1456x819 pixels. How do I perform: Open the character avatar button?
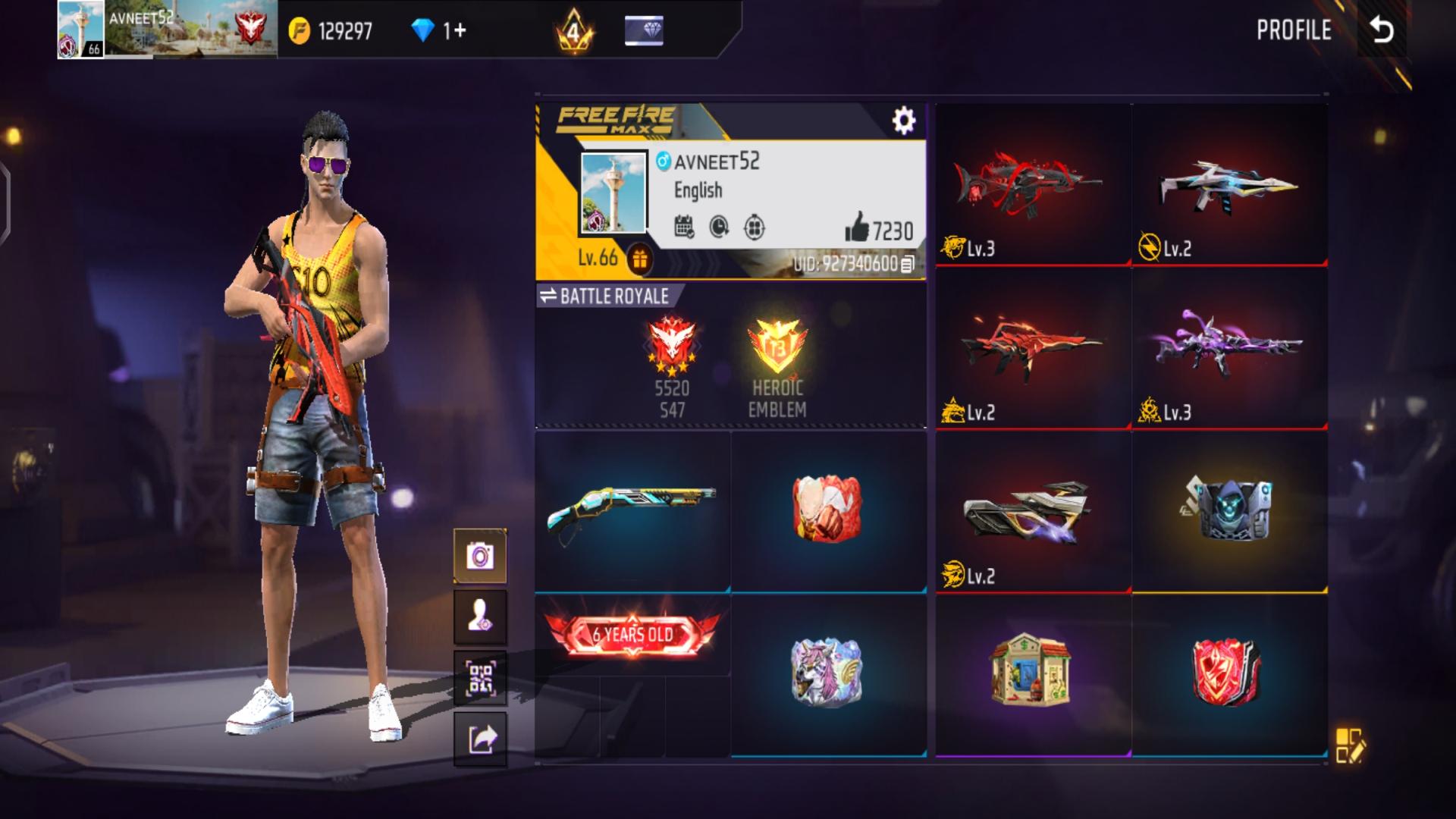click(480, 618)
